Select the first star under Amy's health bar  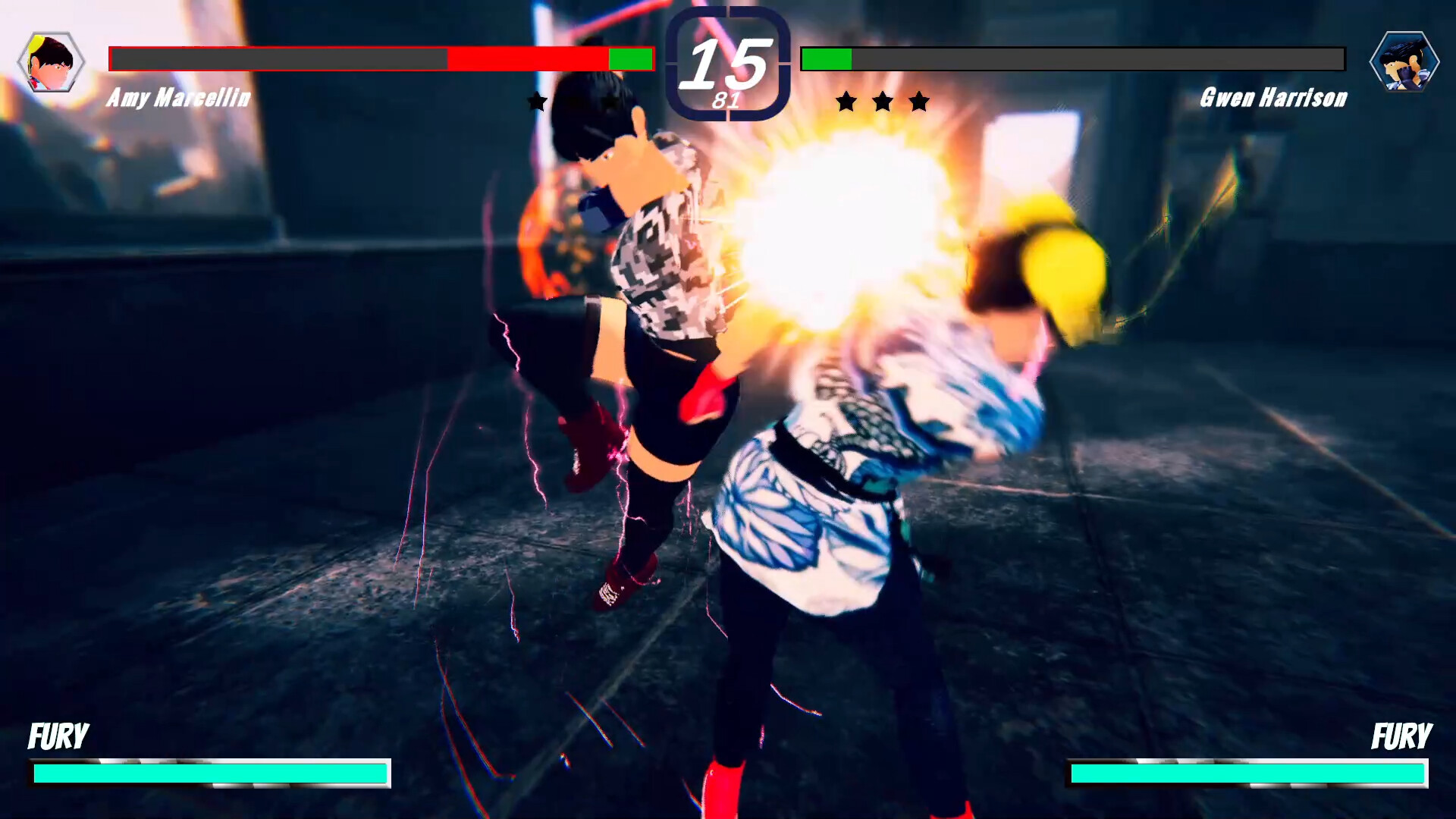538,102
